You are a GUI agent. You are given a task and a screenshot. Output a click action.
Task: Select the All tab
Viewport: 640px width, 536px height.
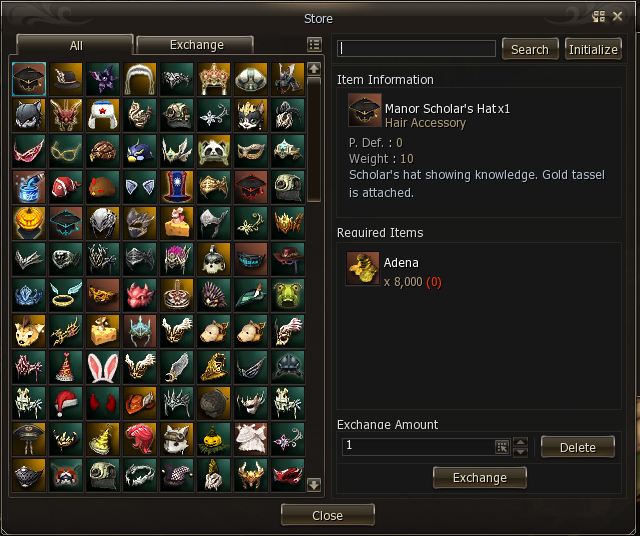tap(76, 46)
